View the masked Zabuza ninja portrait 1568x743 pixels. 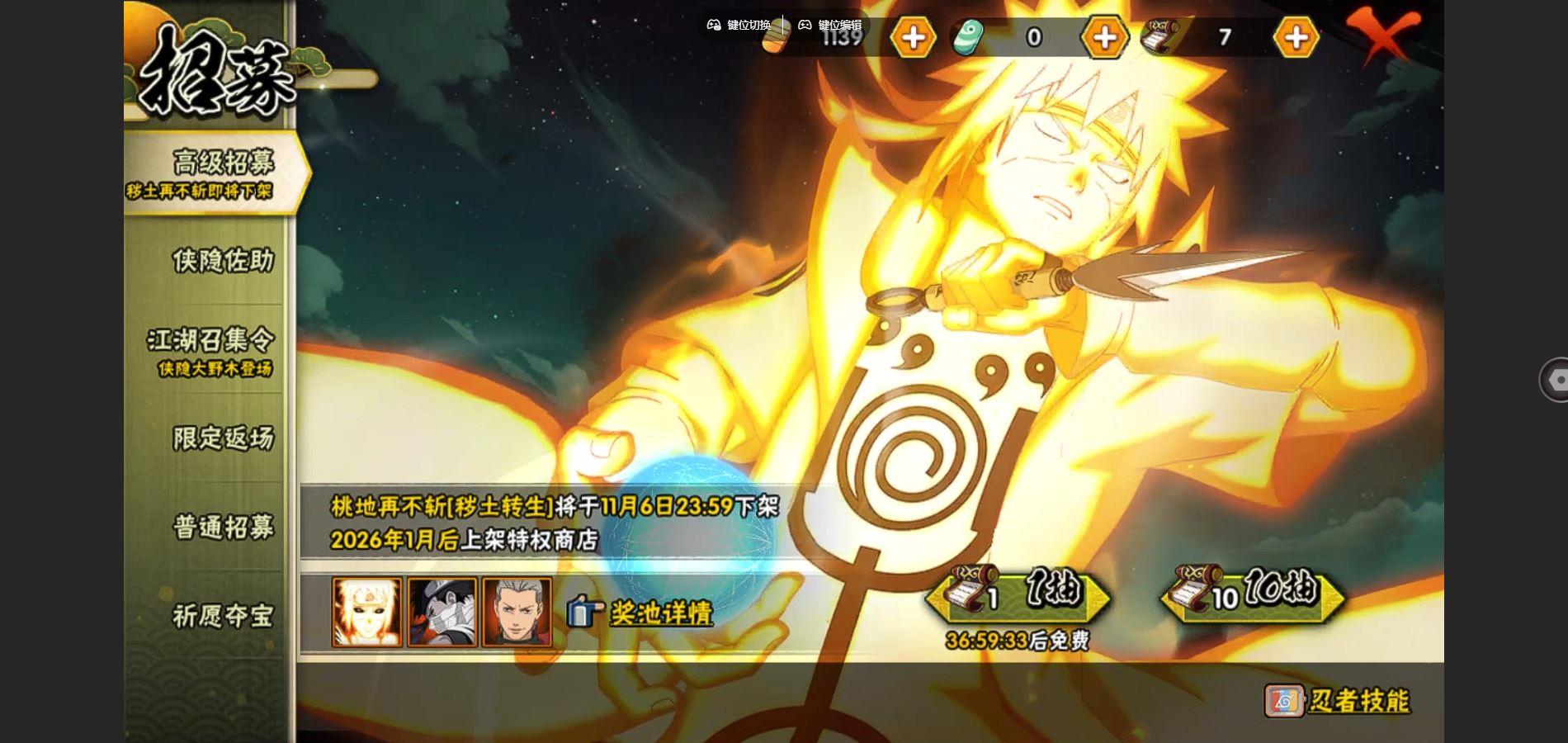tap(442, 612)
